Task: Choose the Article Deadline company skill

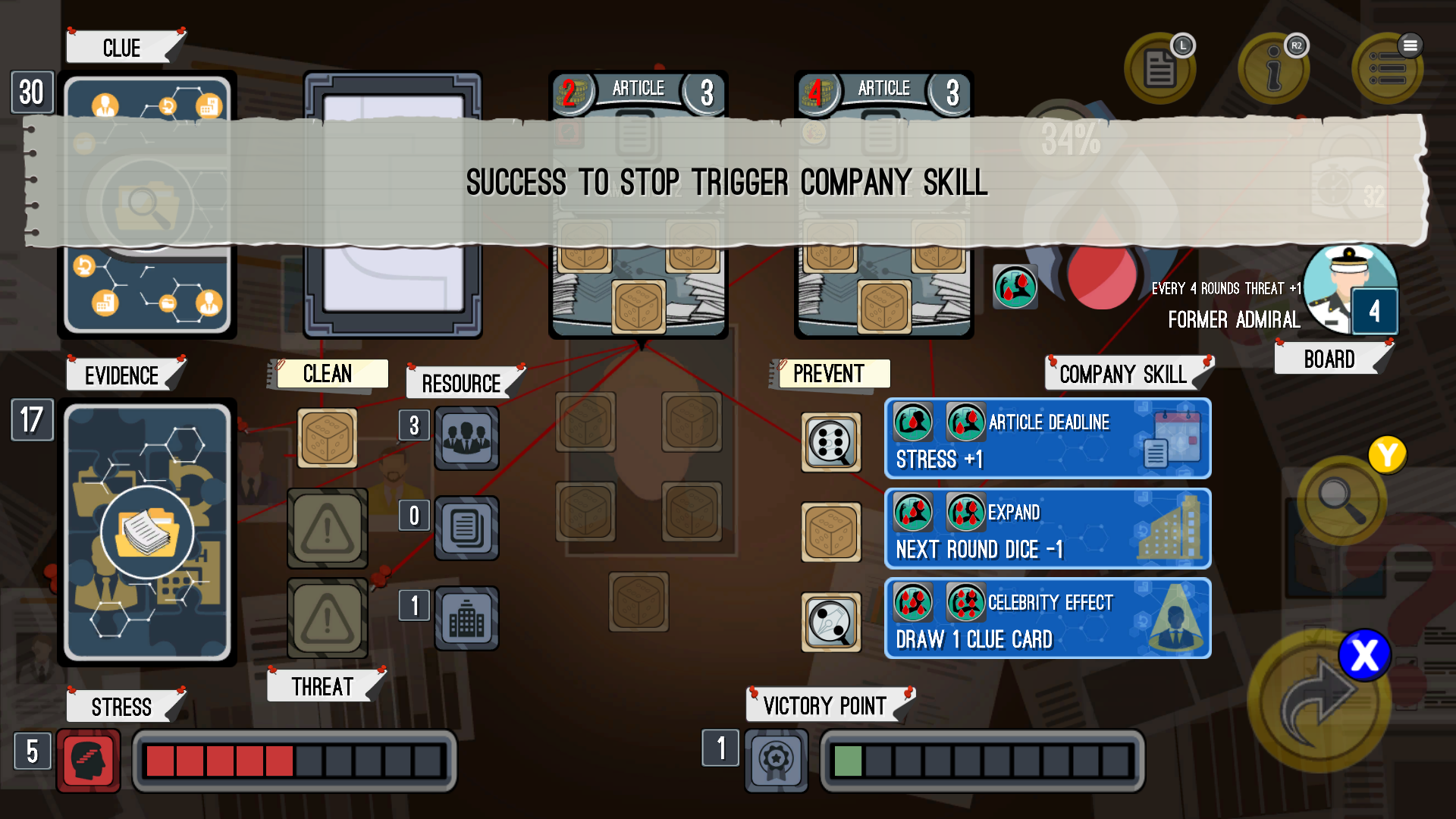Action: (x=1047, y=439)
